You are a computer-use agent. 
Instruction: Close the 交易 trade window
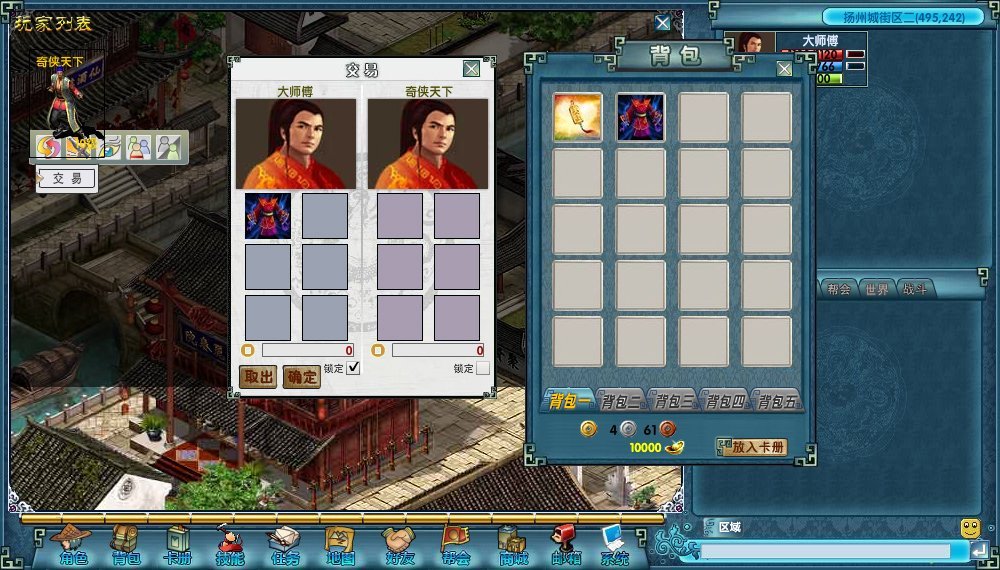(x=471, y=69)
